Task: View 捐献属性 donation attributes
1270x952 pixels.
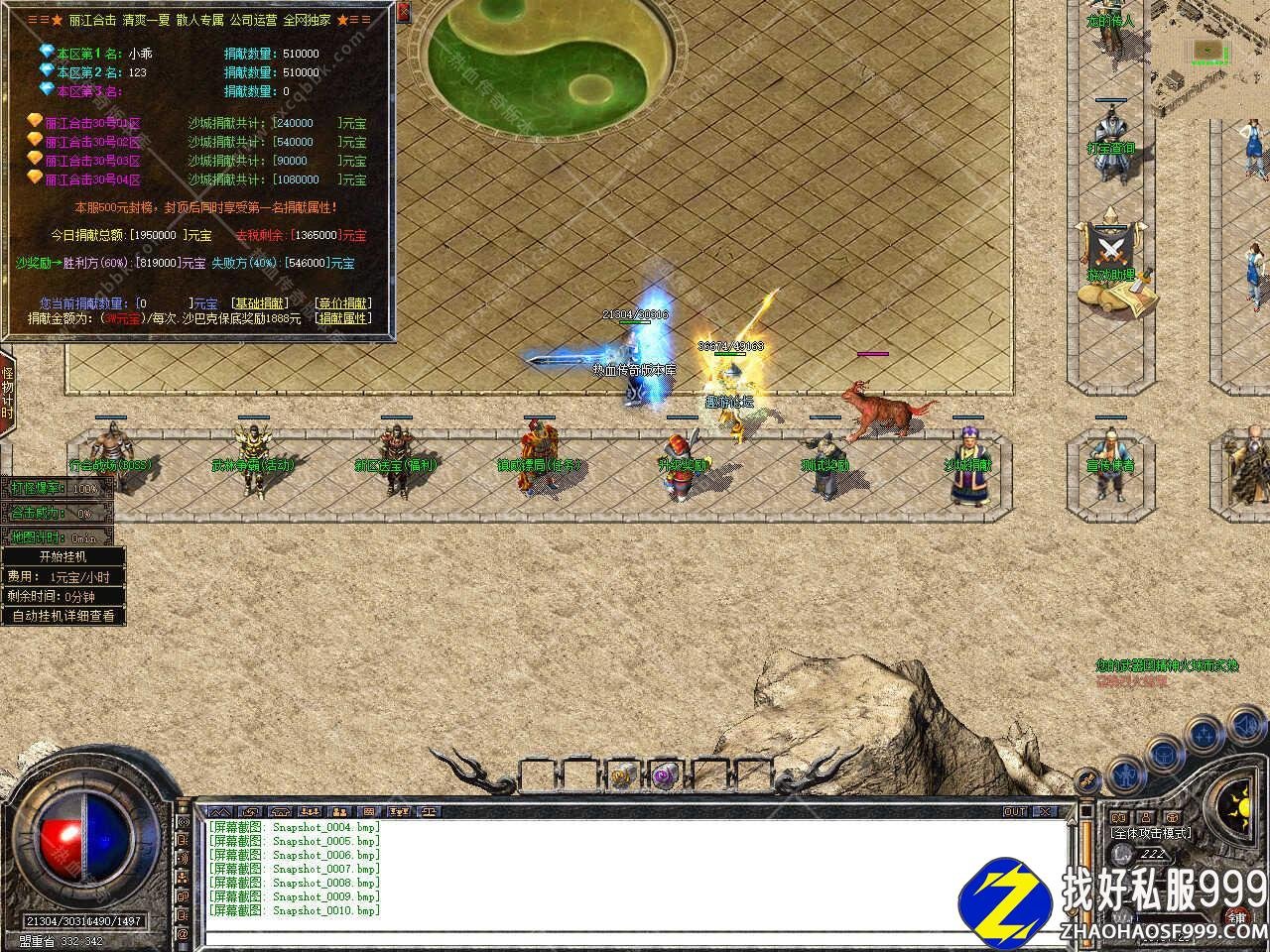Action: click(x=343, y=318)
